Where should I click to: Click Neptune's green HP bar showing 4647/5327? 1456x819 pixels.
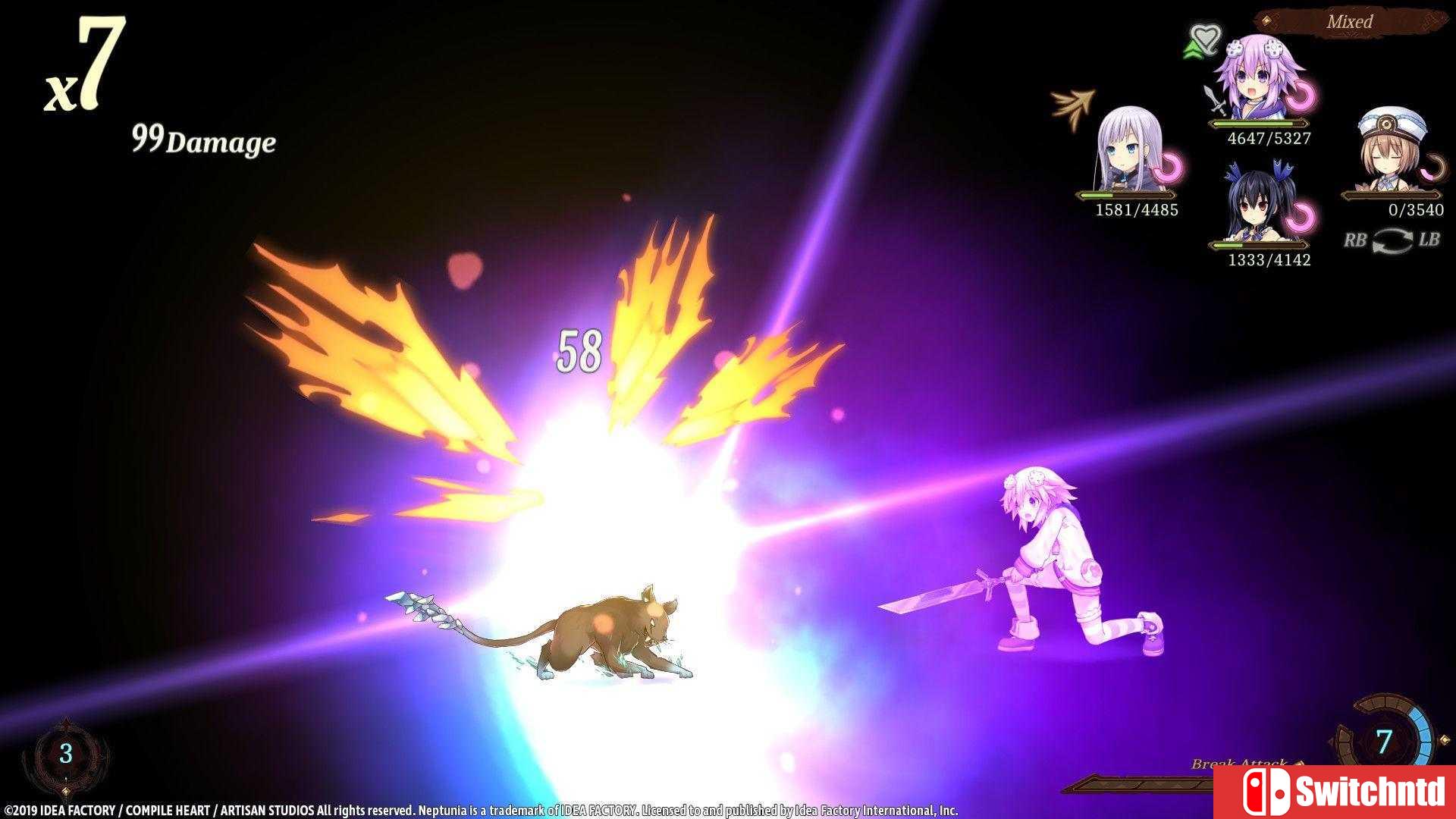(1259, 123)
